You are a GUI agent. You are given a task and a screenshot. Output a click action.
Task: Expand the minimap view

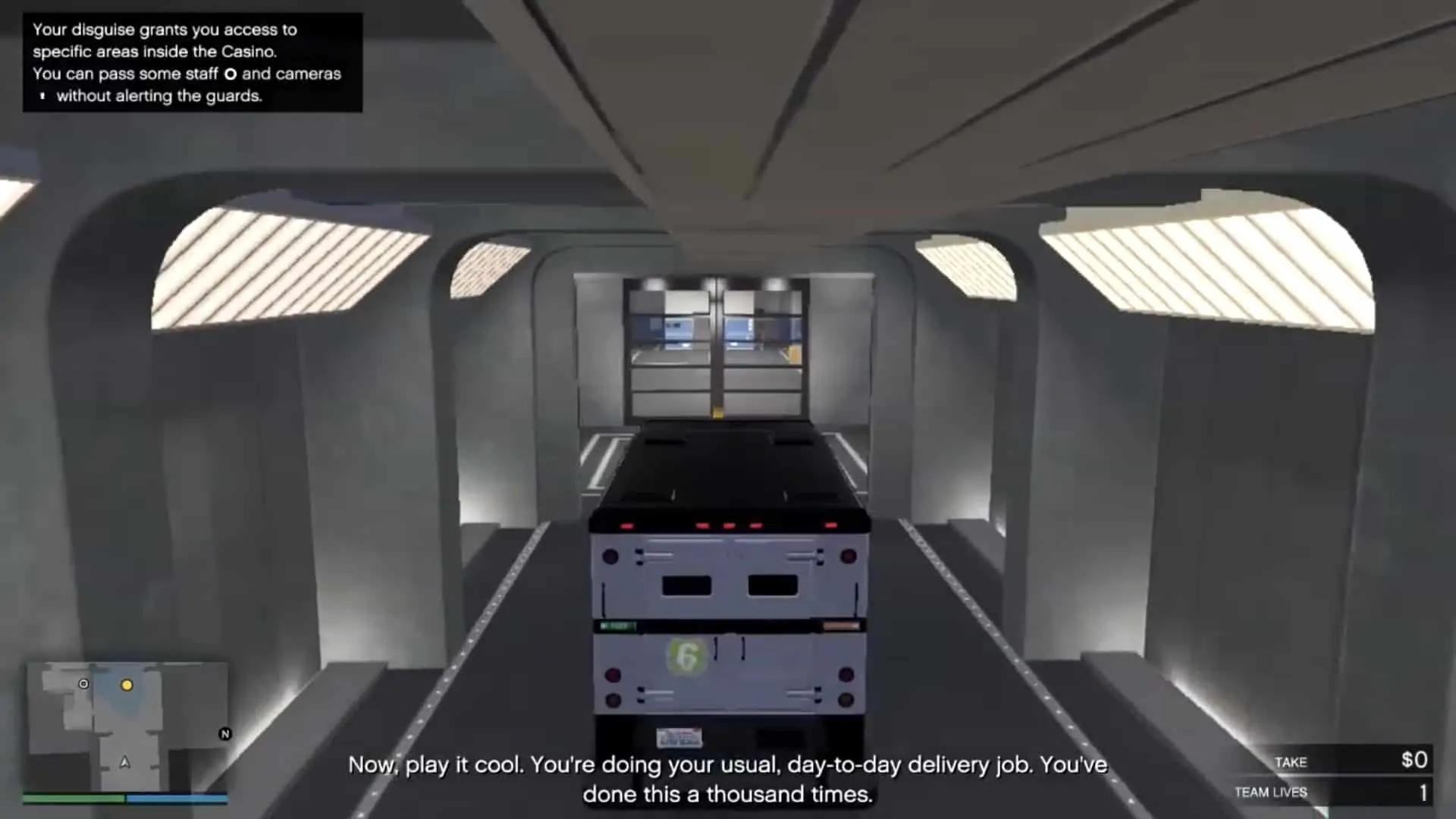(127, 724)
